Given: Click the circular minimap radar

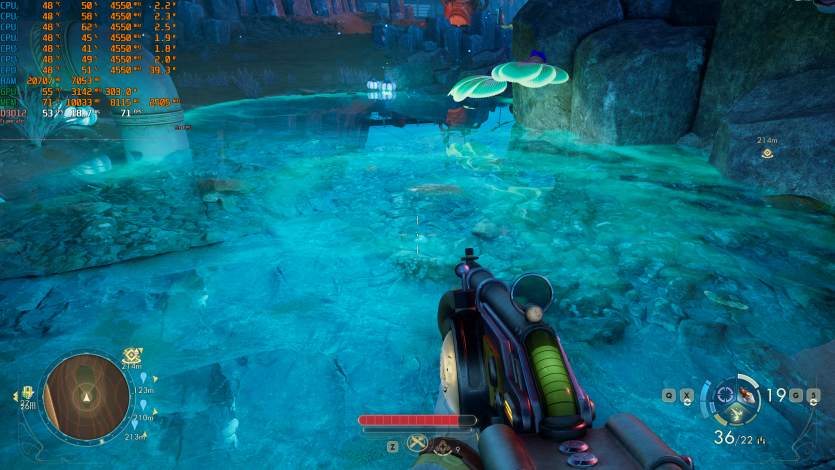Looking at the screenshot, I should (86, 396).
